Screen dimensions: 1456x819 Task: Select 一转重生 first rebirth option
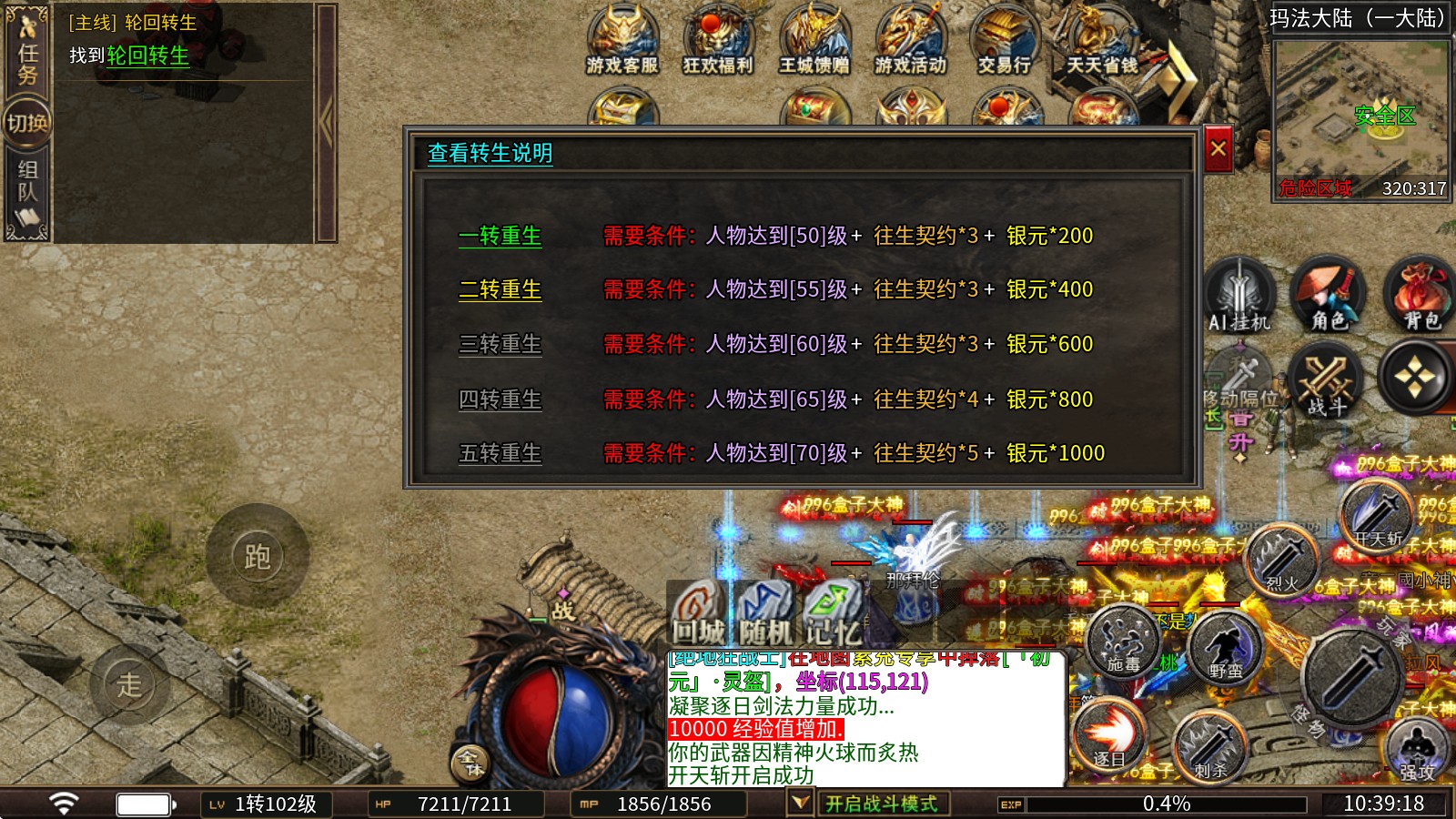[500, 236]
